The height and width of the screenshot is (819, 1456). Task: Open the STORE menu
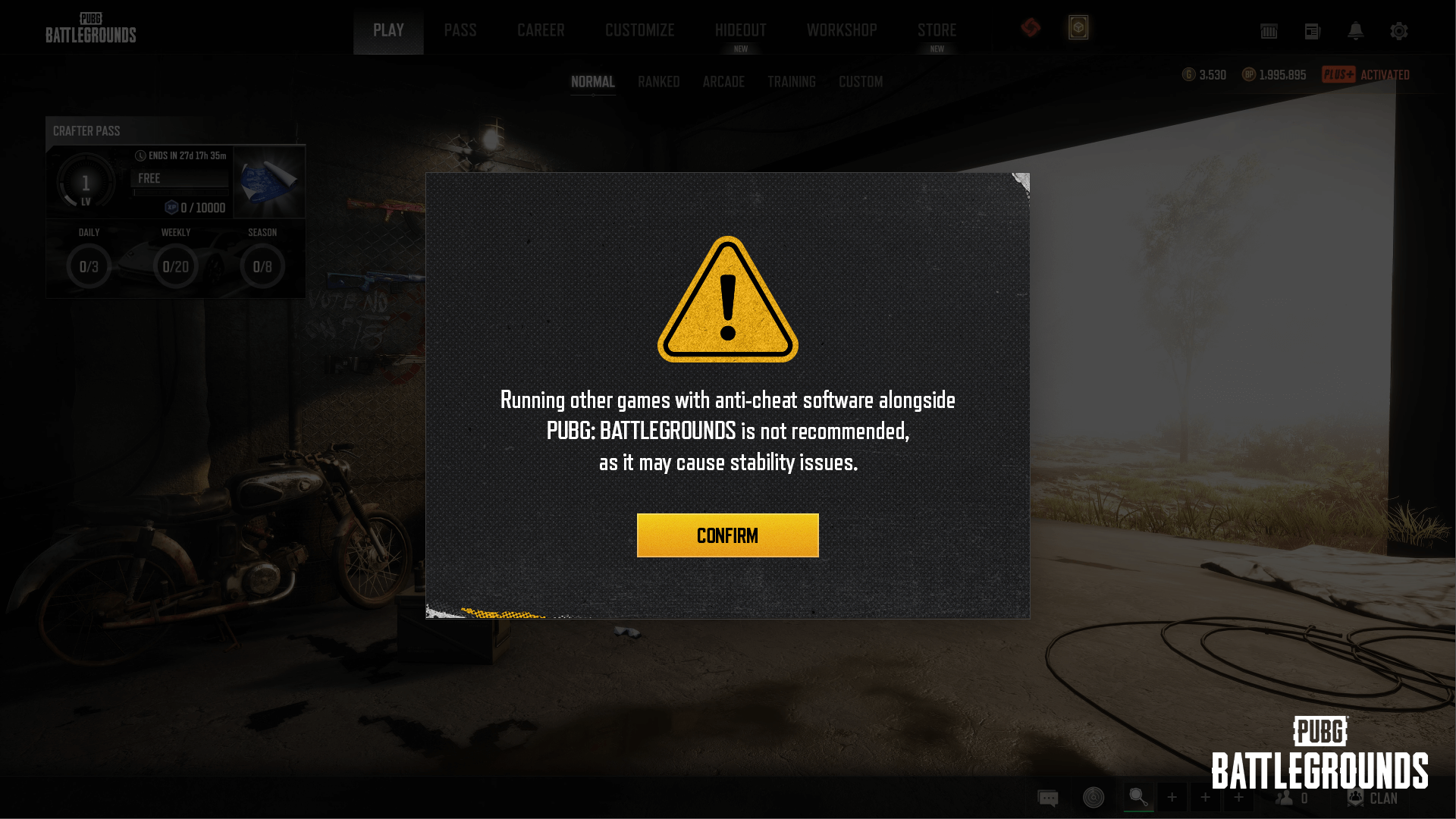pos(937,30)
